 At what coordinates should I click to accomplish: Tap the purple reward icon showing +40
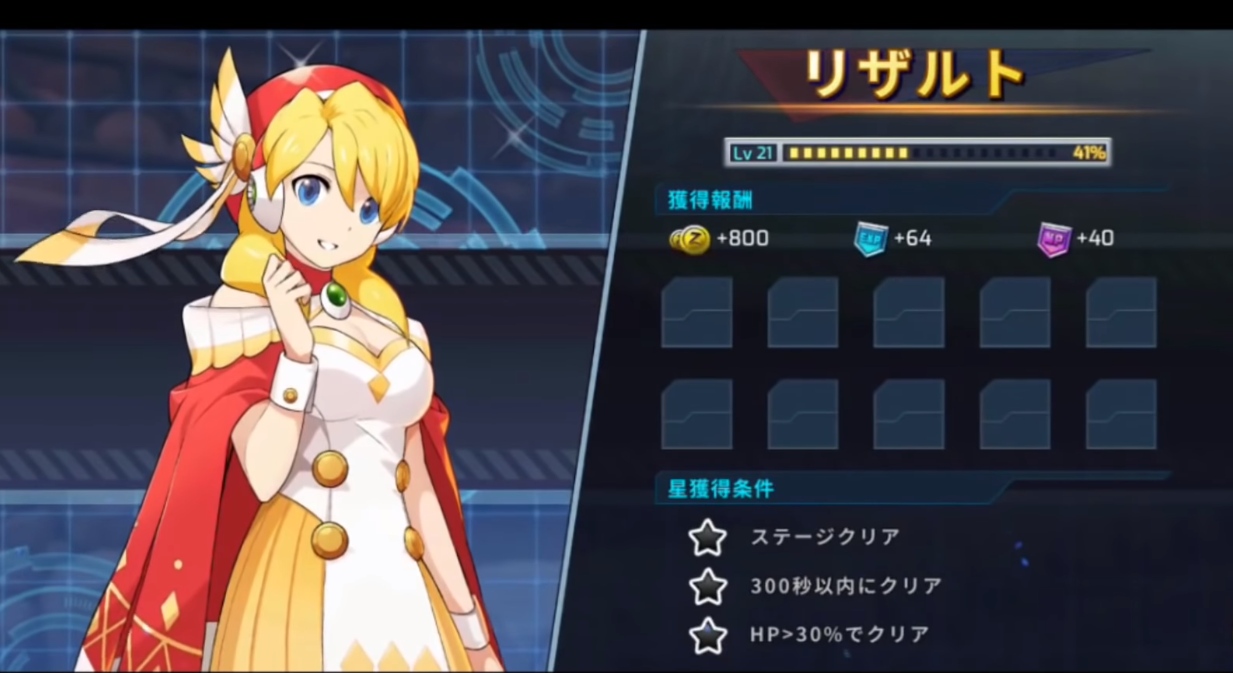(x=1054, y=239)
